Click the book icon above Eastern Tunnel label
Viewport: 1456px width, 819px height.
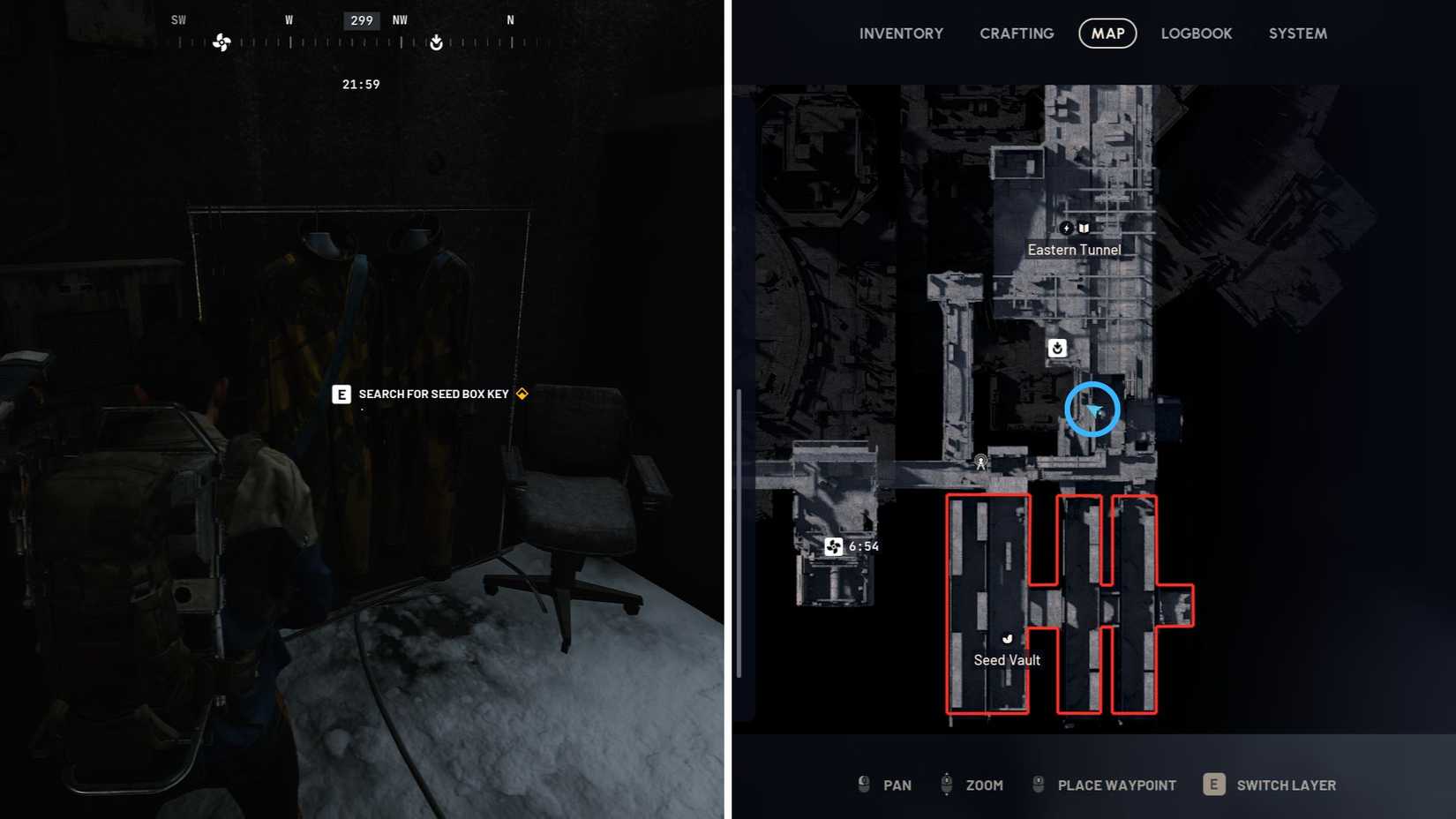(1083, 228)
